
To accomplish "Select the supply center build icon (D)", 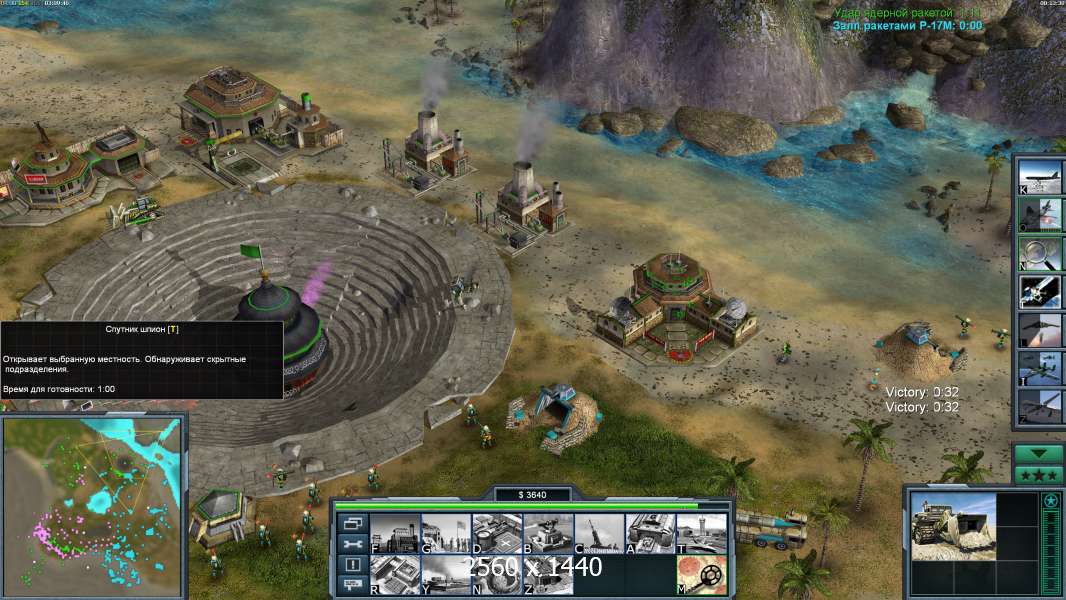I will [496, 533].
